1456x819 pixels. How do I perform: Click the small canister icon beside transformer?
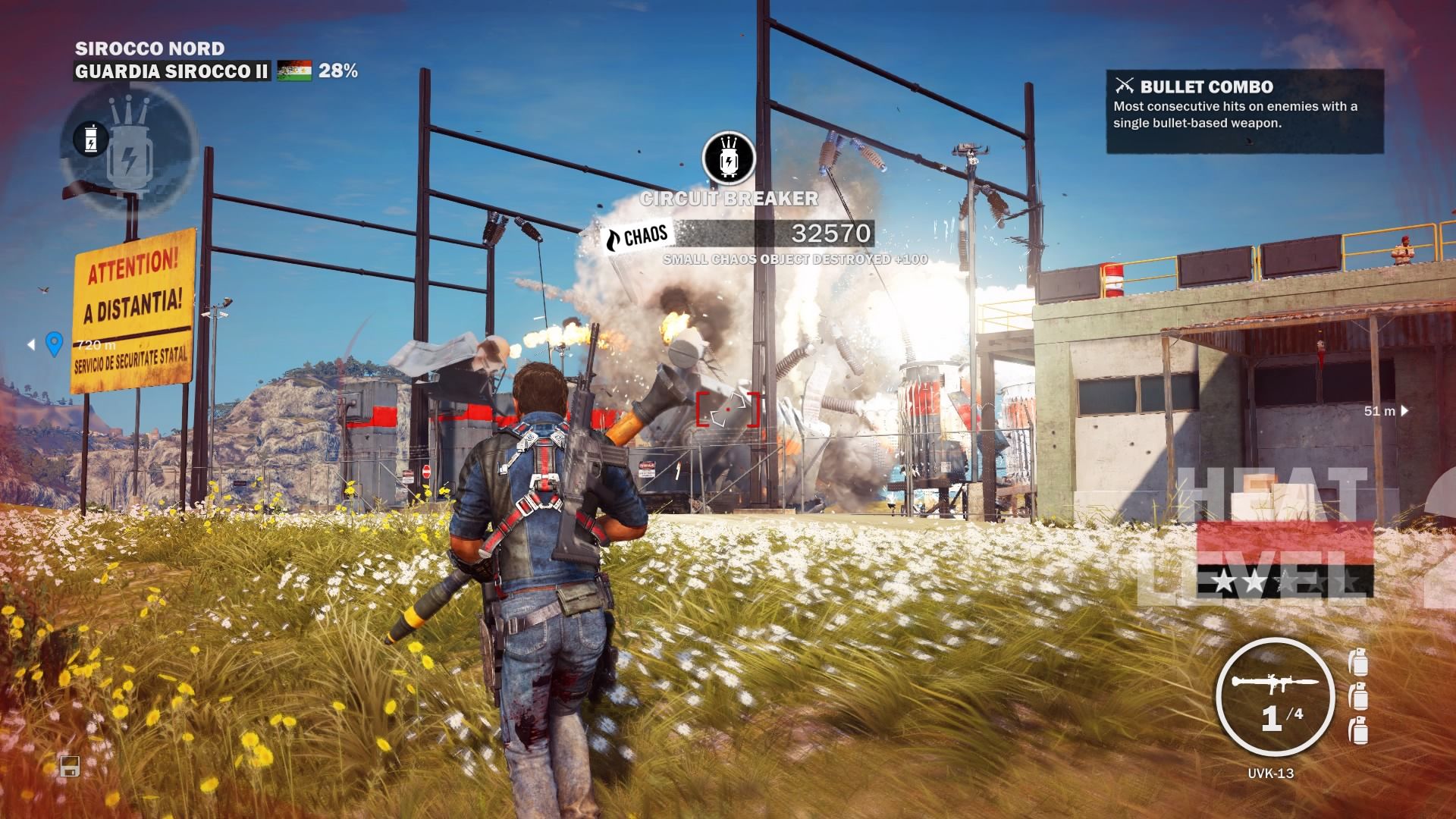pos(89,139)
